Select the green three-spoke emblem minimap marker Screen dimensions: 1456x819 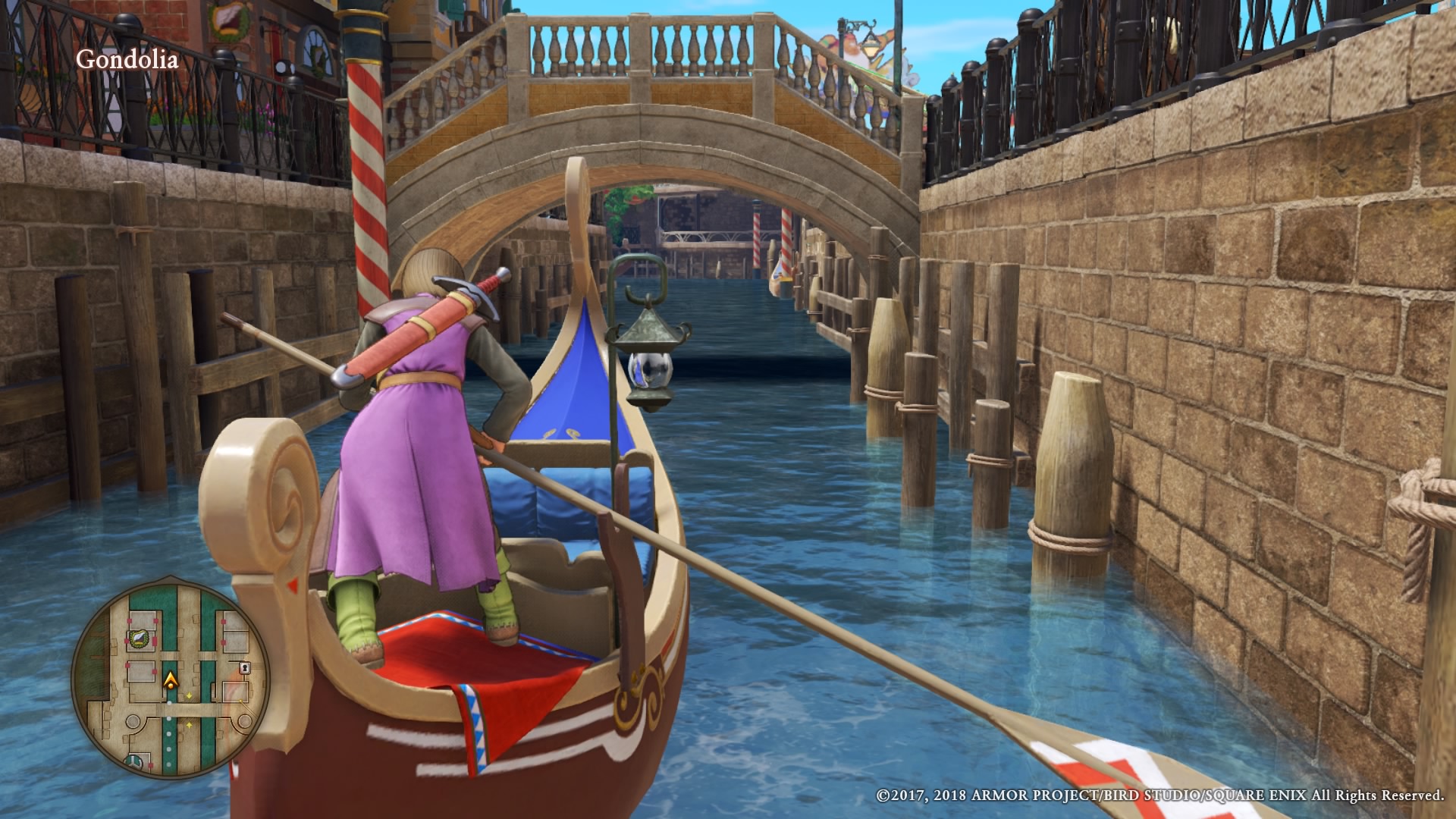pyautogui.click(x=134, y=761)
